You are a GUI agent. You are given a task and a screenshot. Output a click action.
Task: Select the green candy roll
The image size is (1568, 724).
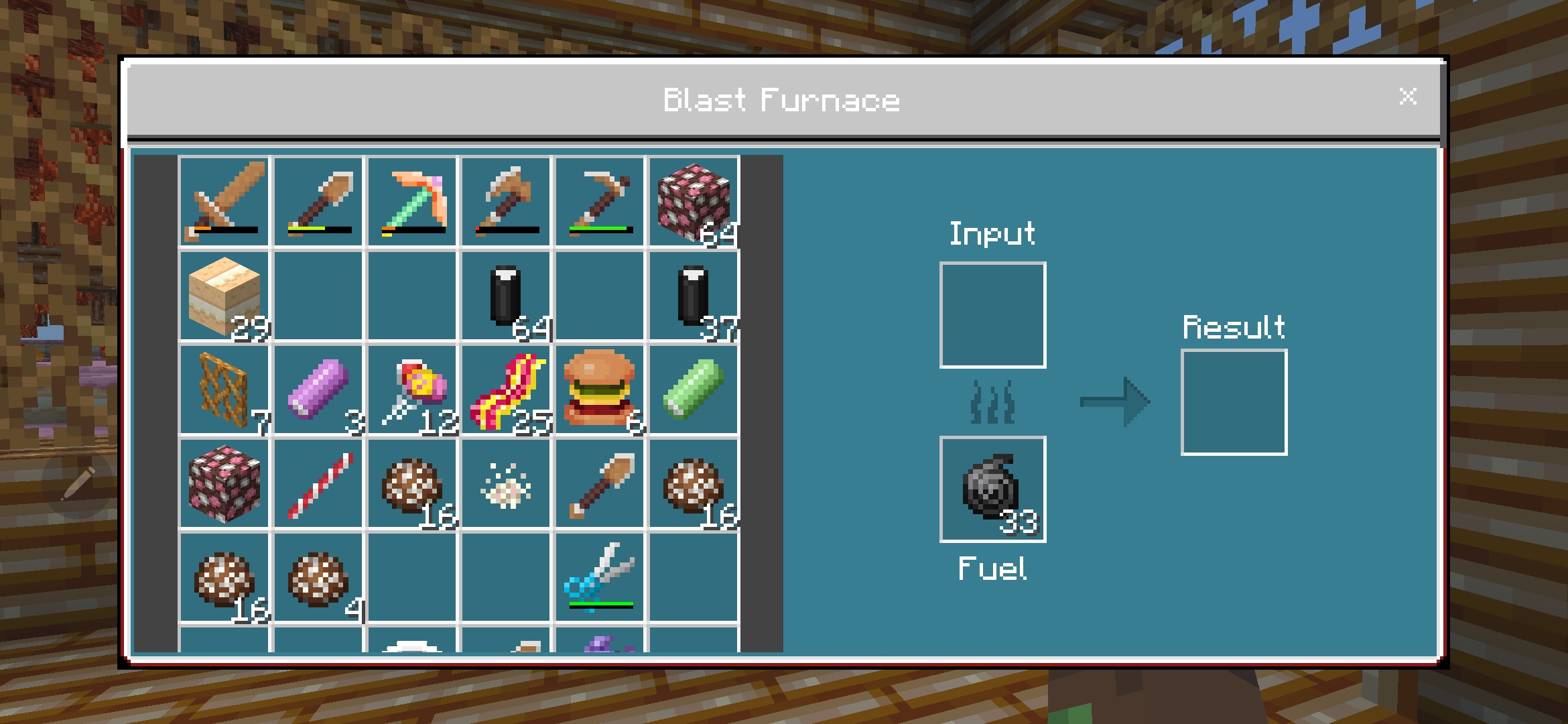694,389
